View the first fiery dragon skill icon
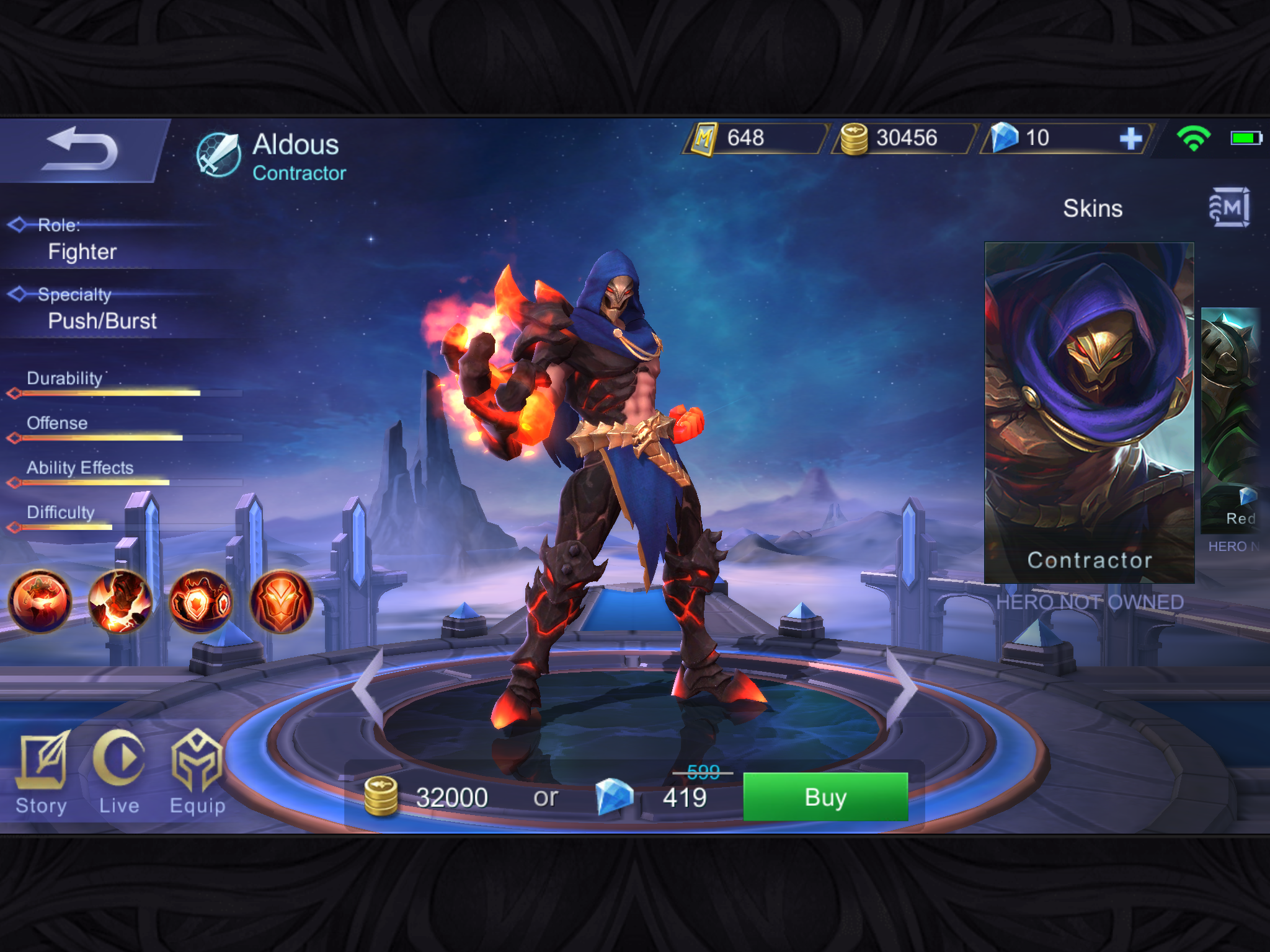This screenshot has width=1270, height=952. click(x=40, y=601)
